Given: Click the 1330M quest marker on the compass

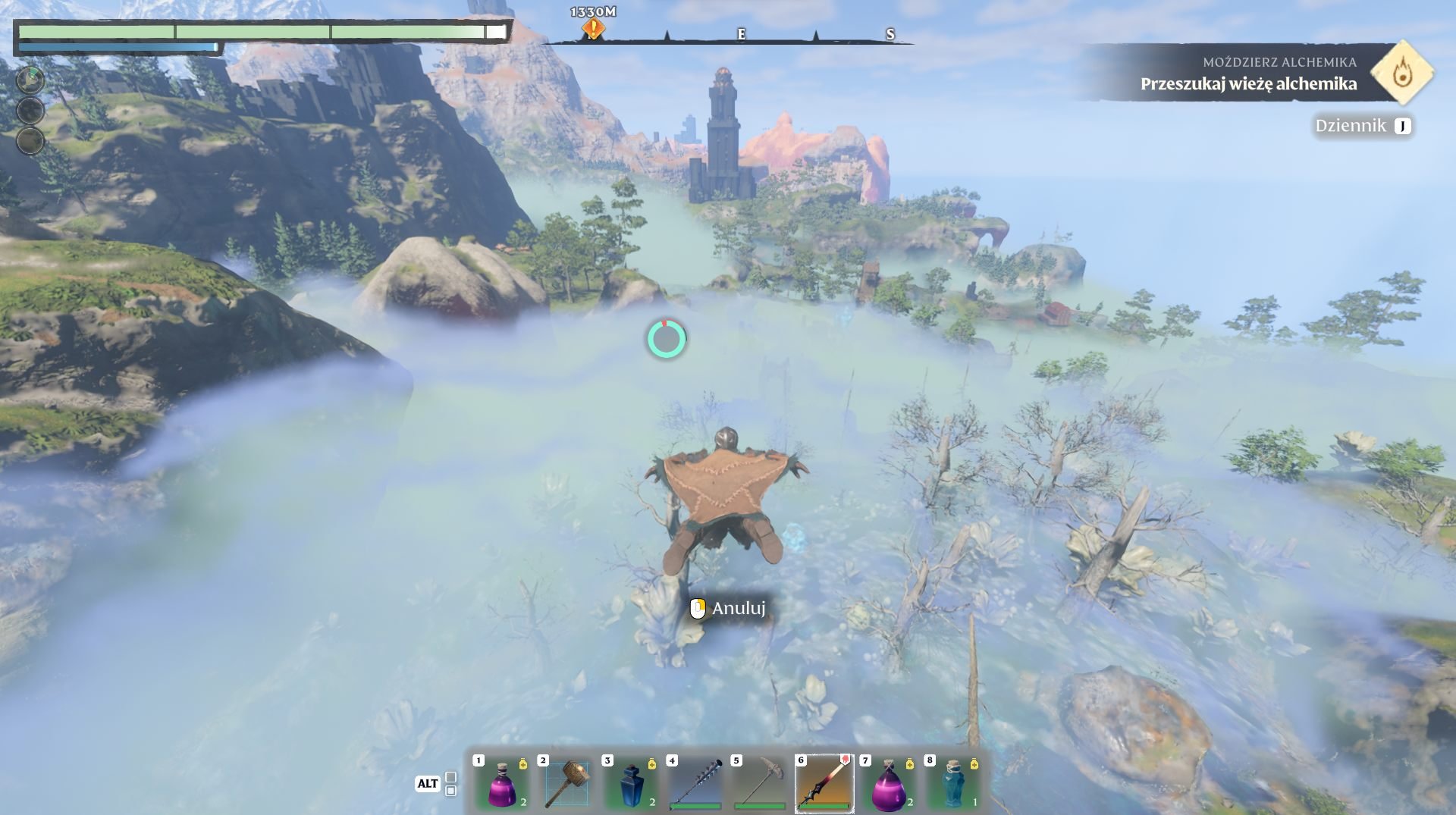Looking at the screenshot, I should [x=593, y=29].
